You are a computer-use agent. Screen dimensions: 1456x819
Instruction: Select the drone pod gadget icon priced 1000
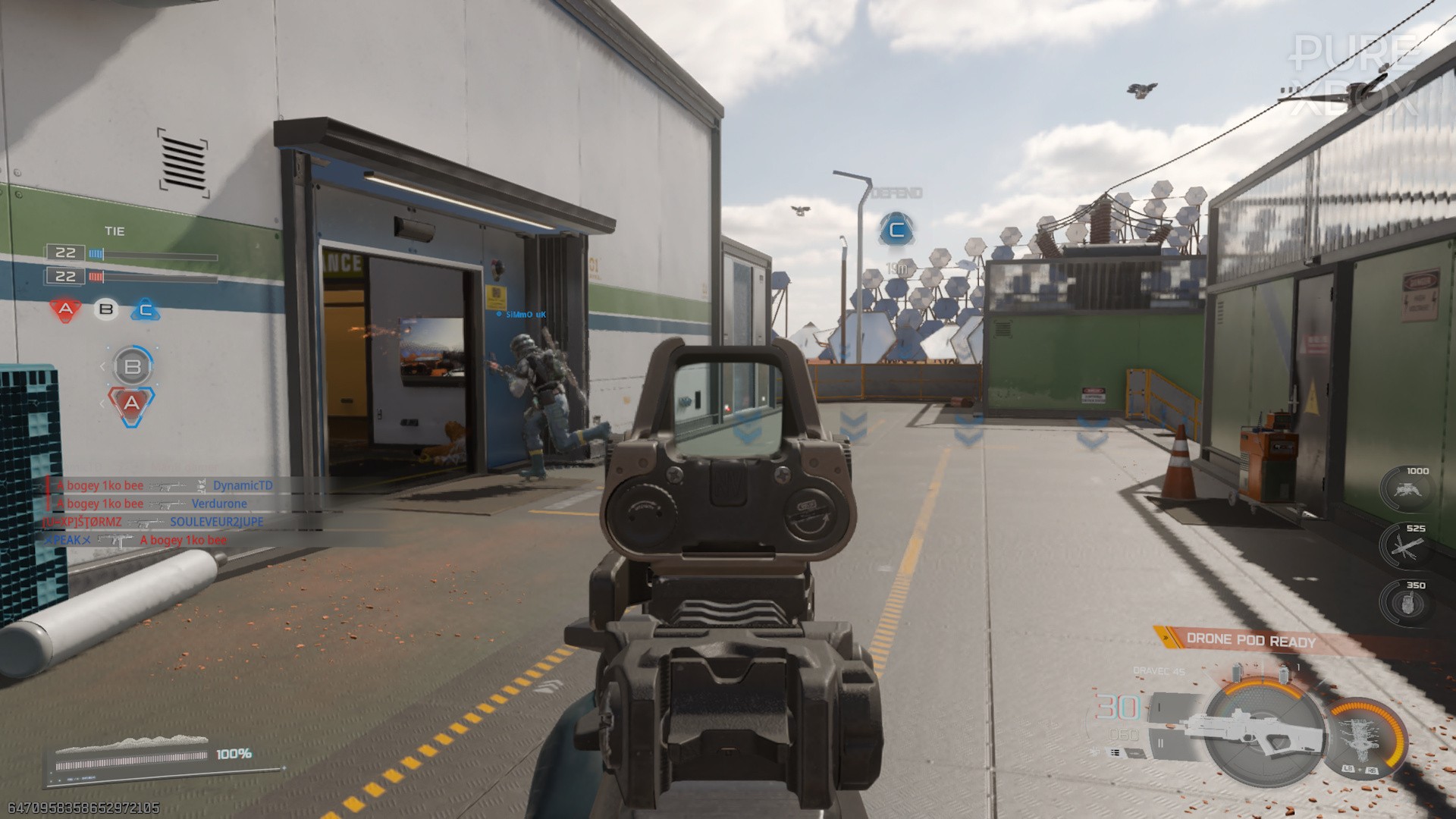click(x=1407, y=489)
